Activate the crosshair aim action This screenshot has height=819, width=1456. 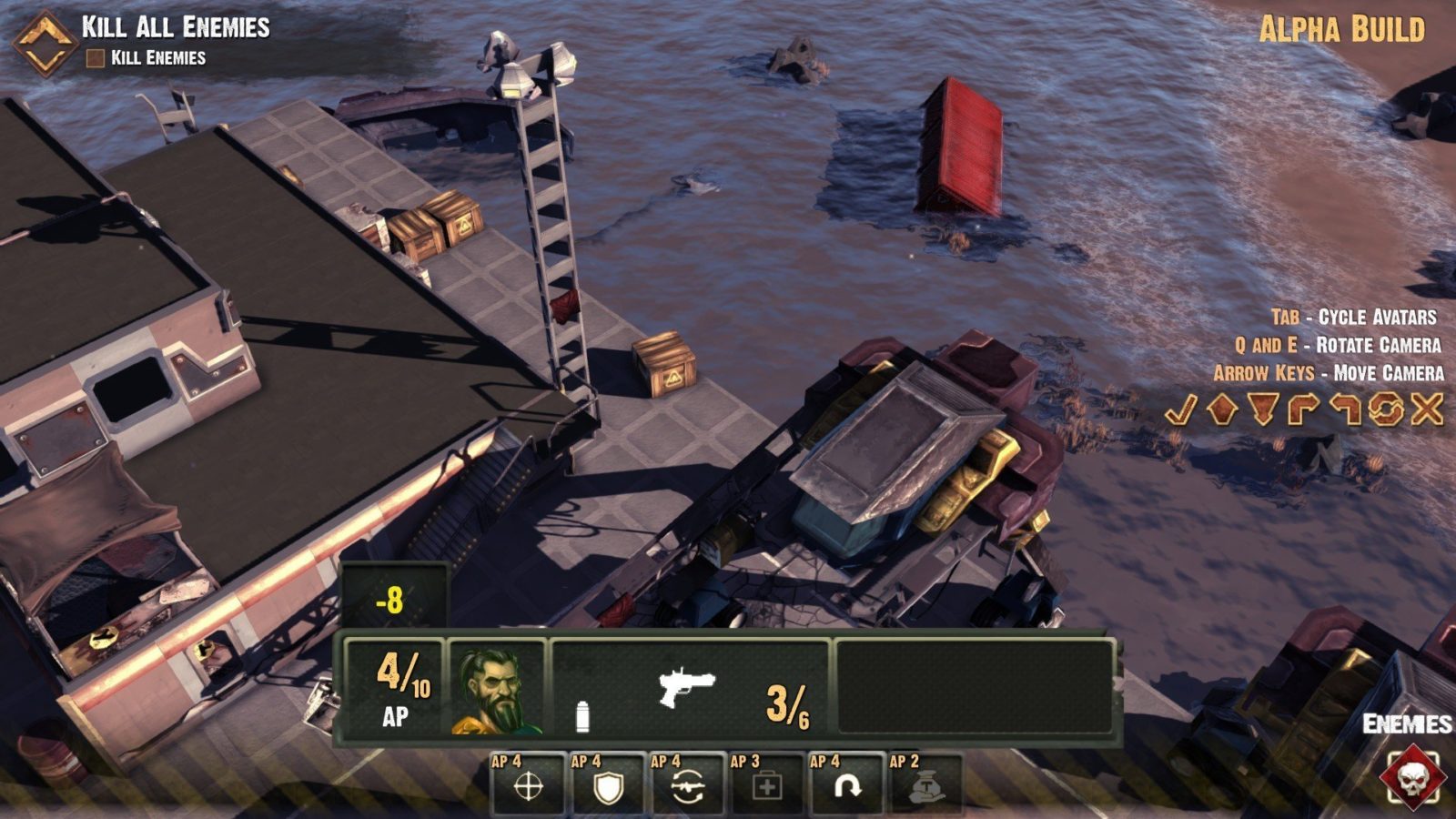(528, 785)
